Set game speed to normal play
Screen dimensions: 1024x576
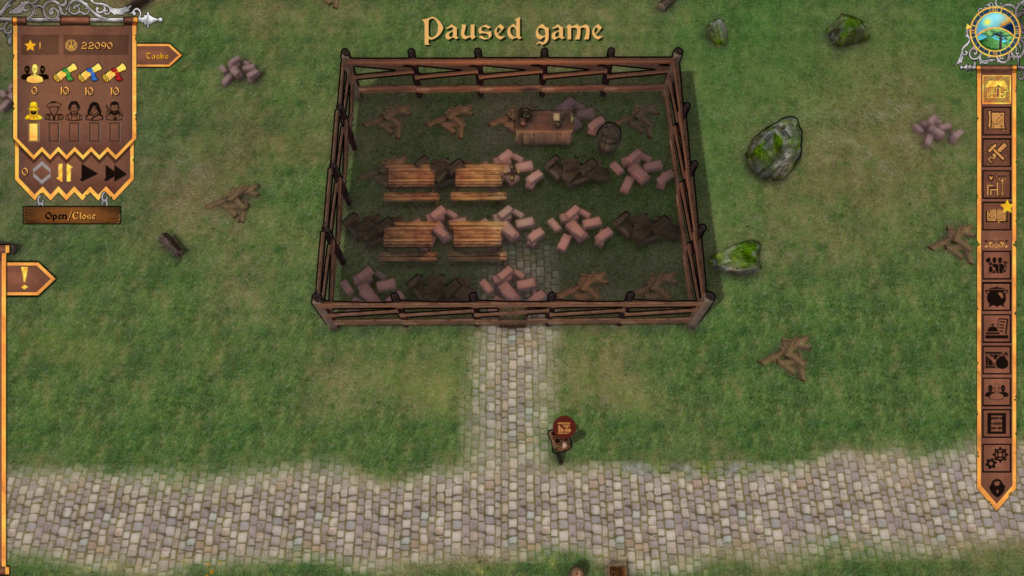pos(90,173)
